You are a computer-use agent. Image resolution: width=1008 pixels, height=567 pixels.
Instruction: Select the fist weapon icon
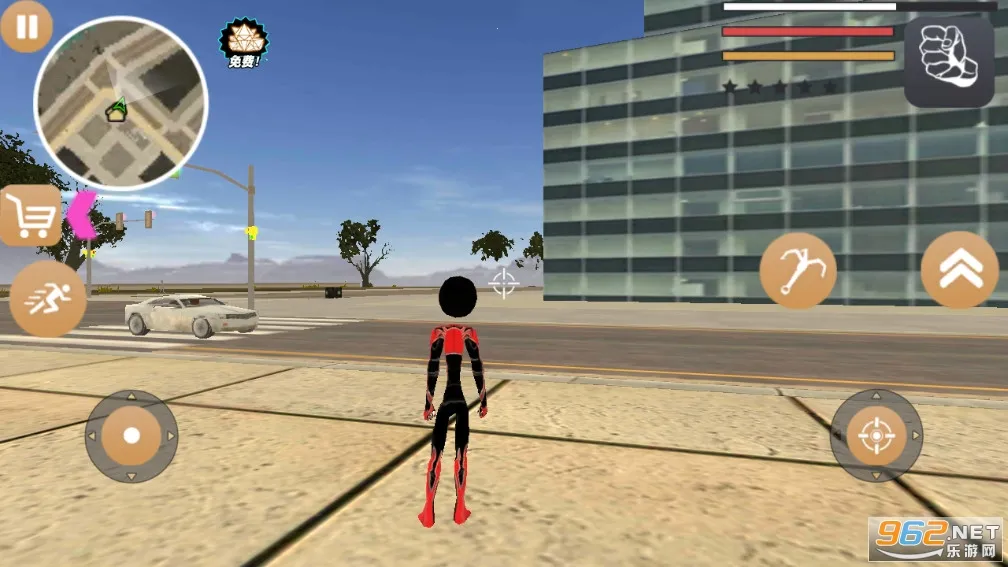click(949, 62)
